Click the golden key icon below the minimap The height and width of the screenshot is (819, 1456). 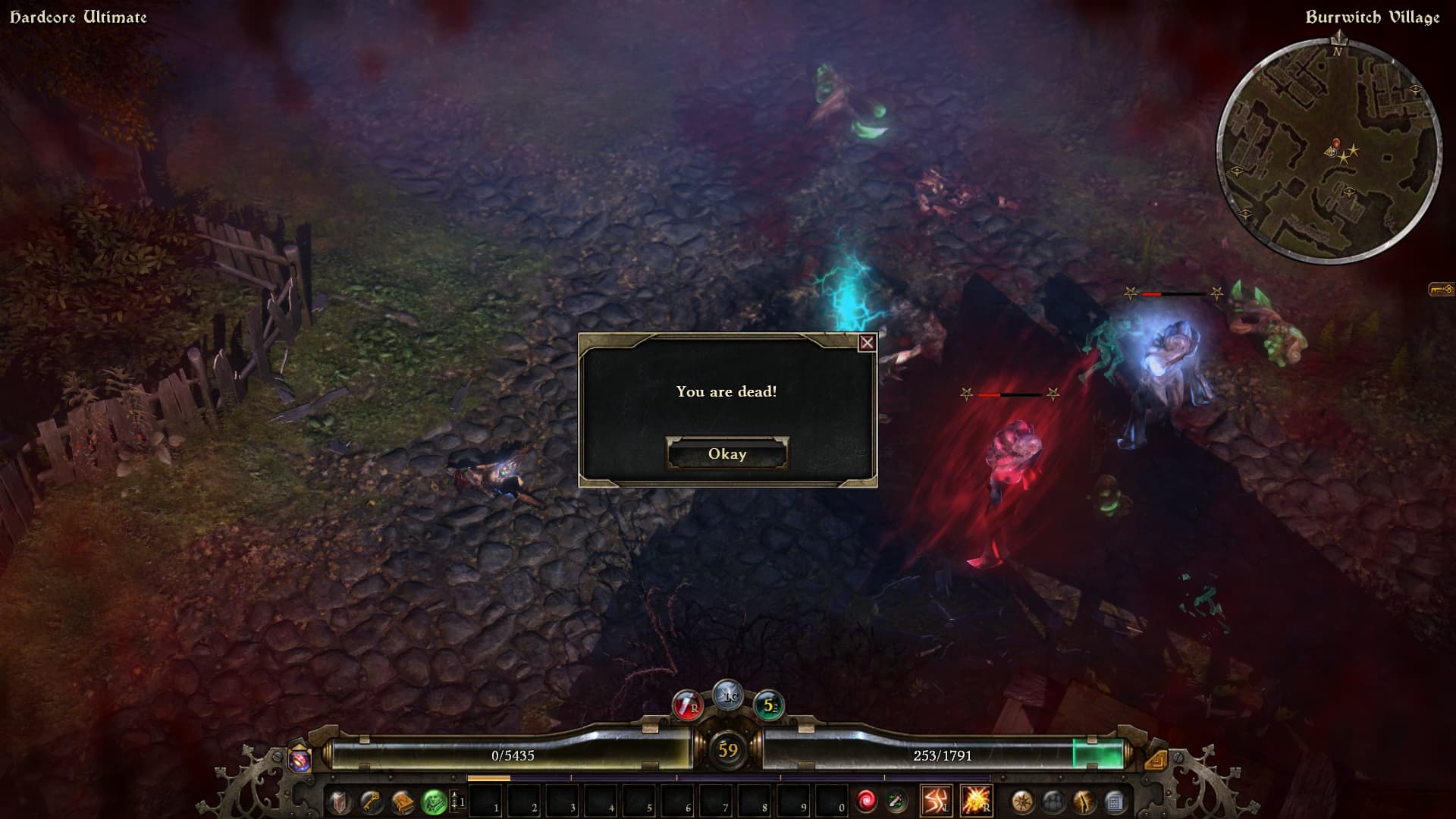1441,290
